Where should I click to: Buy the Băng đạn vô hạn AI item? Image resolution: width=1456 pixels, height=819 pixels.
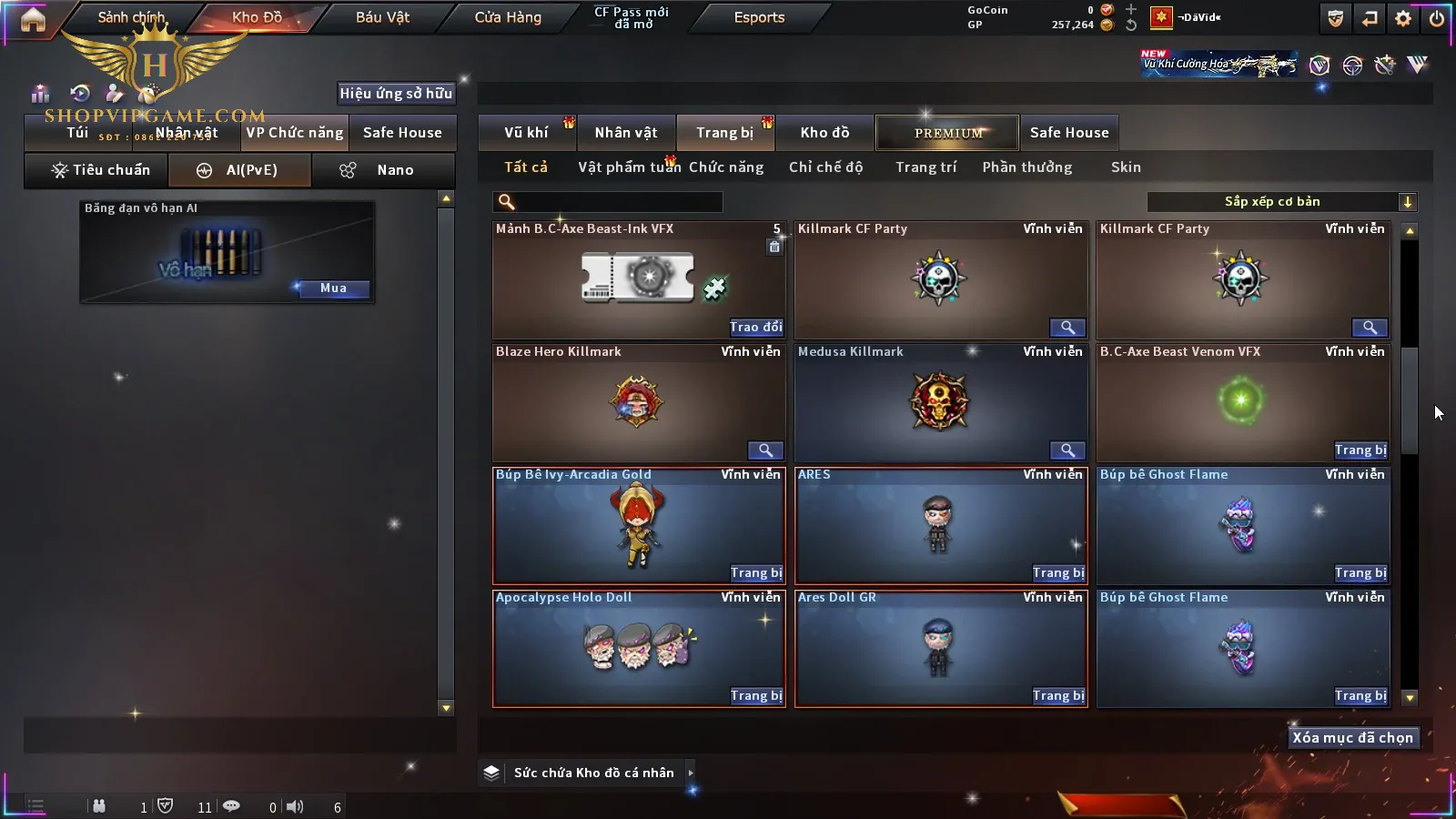pos(333,288)
